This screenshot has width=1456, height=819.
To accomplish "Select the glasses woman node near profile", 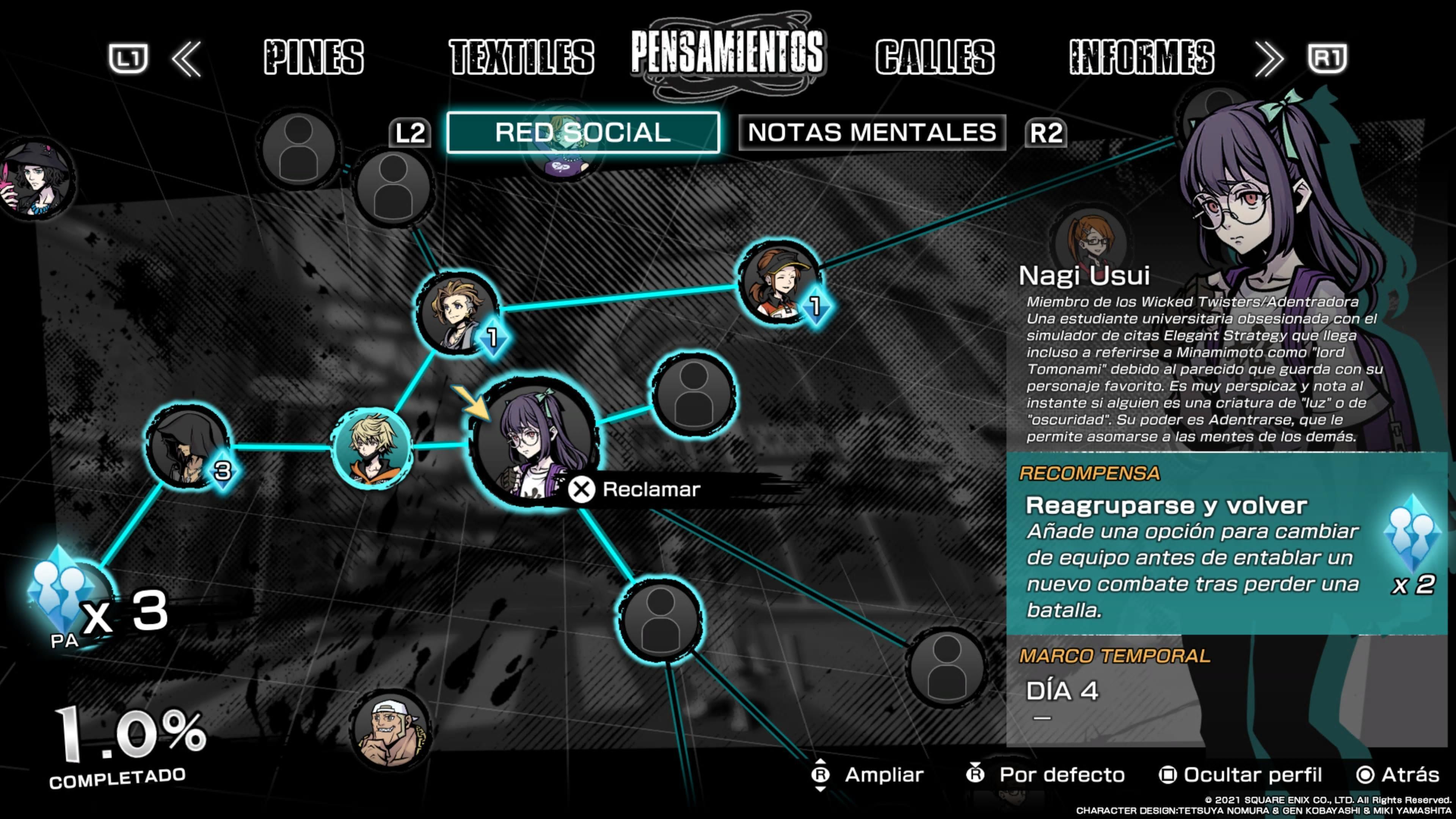I will (x=1090, y=240).
